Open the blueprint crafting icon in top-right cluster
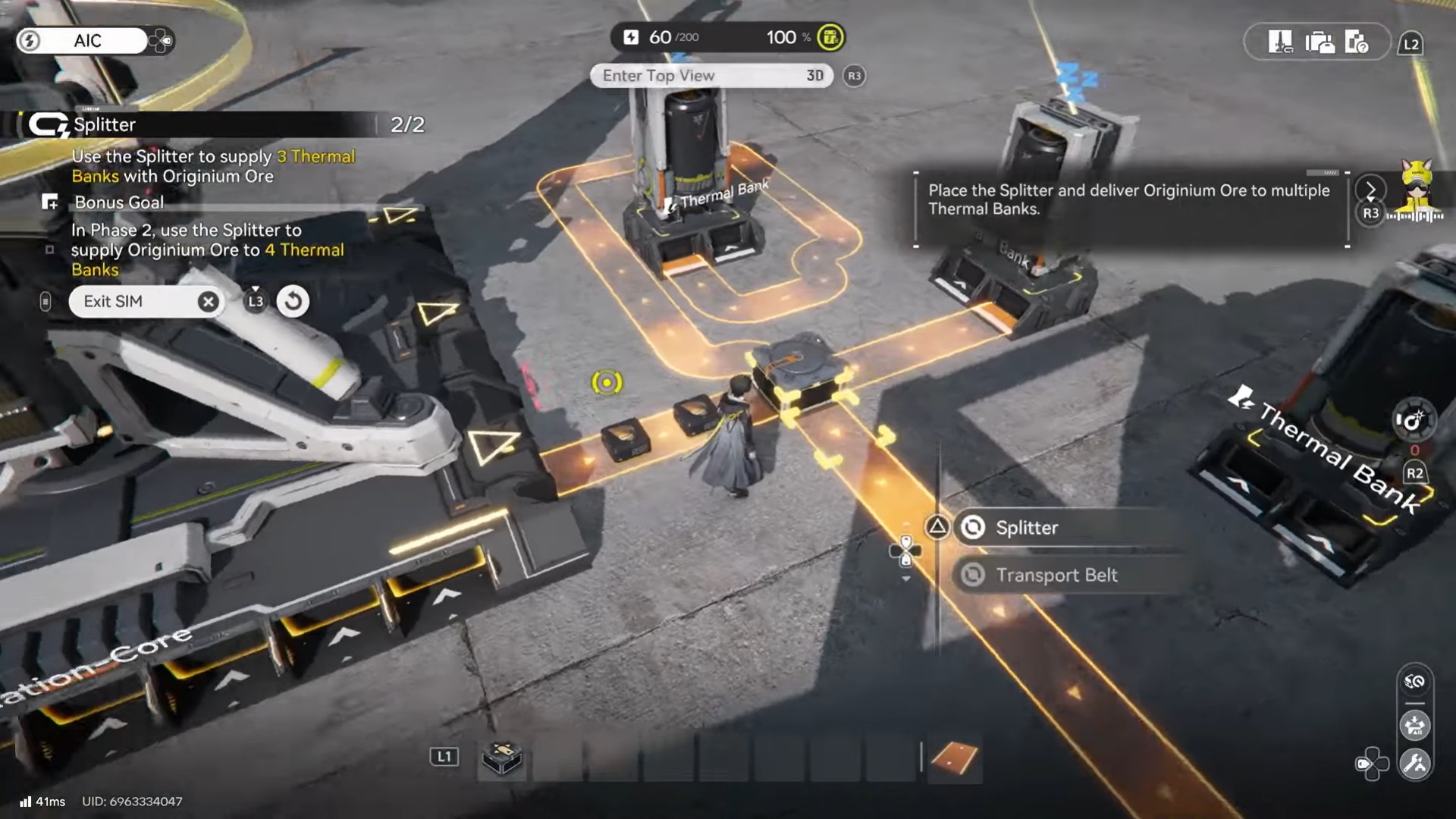This screenshot has width=1456, height=819. click(x=1281, y=41)
